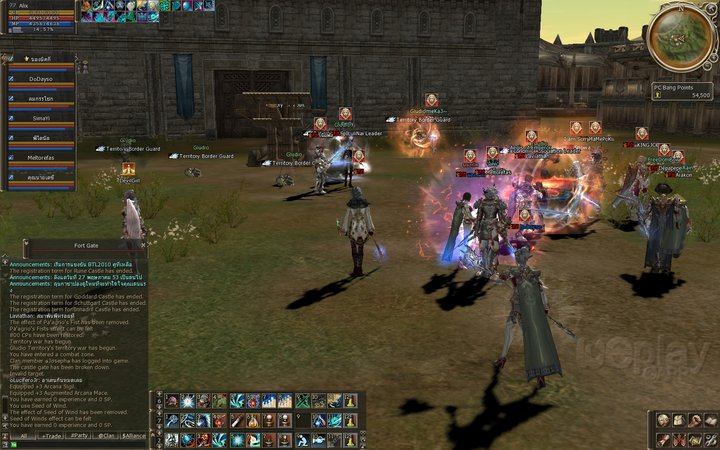Click the PC Bang Points panel
Image resolution: width=720 pixels, height=450 pixels.
[684, 91]
